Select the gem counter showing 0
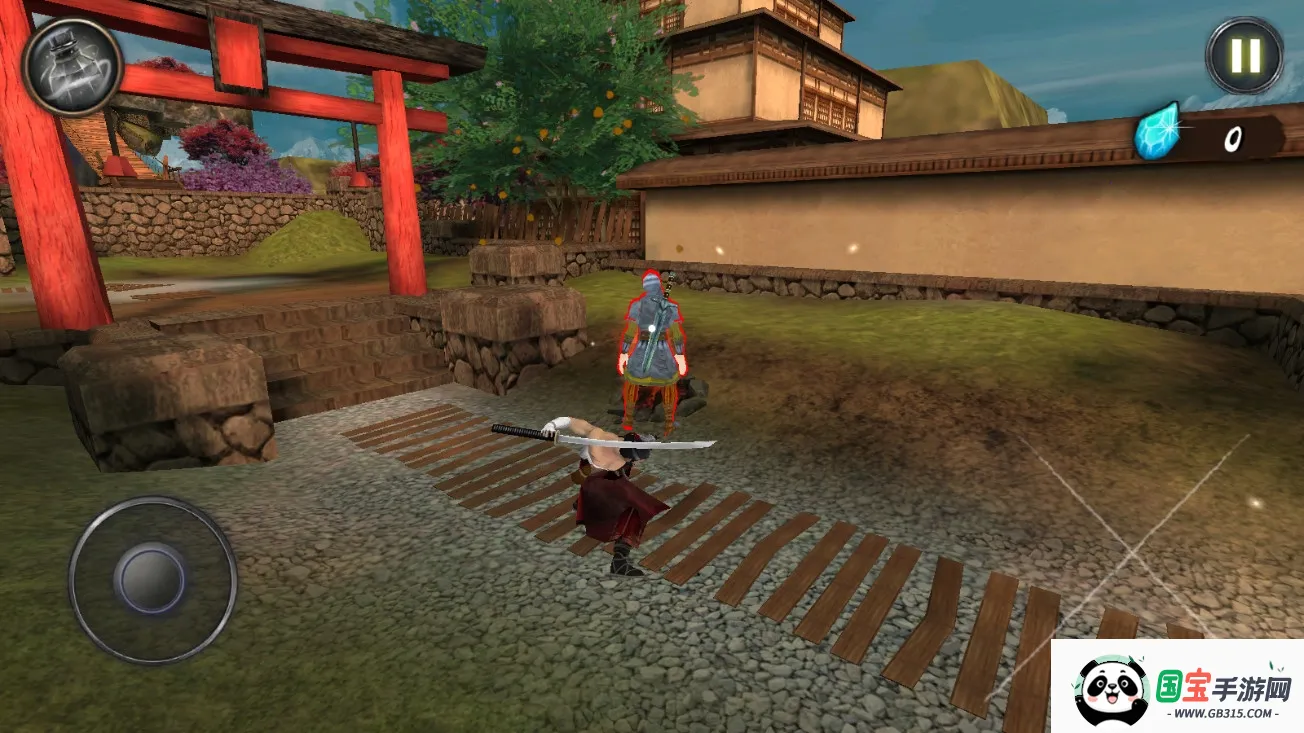Image resolution: width=1304 pixels, height=733 pixels. tap(1232, 139)
